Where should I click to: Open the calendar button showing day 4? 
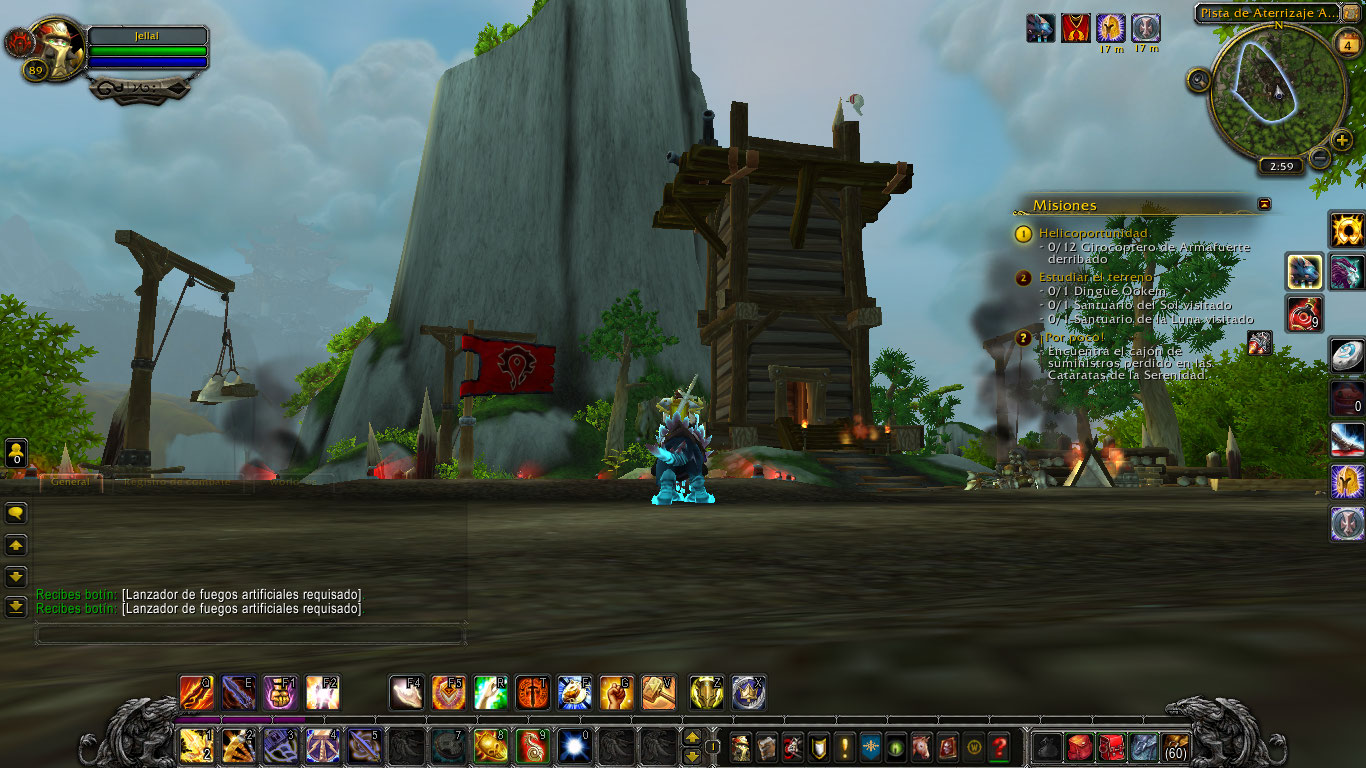[x=1347, y=43]
